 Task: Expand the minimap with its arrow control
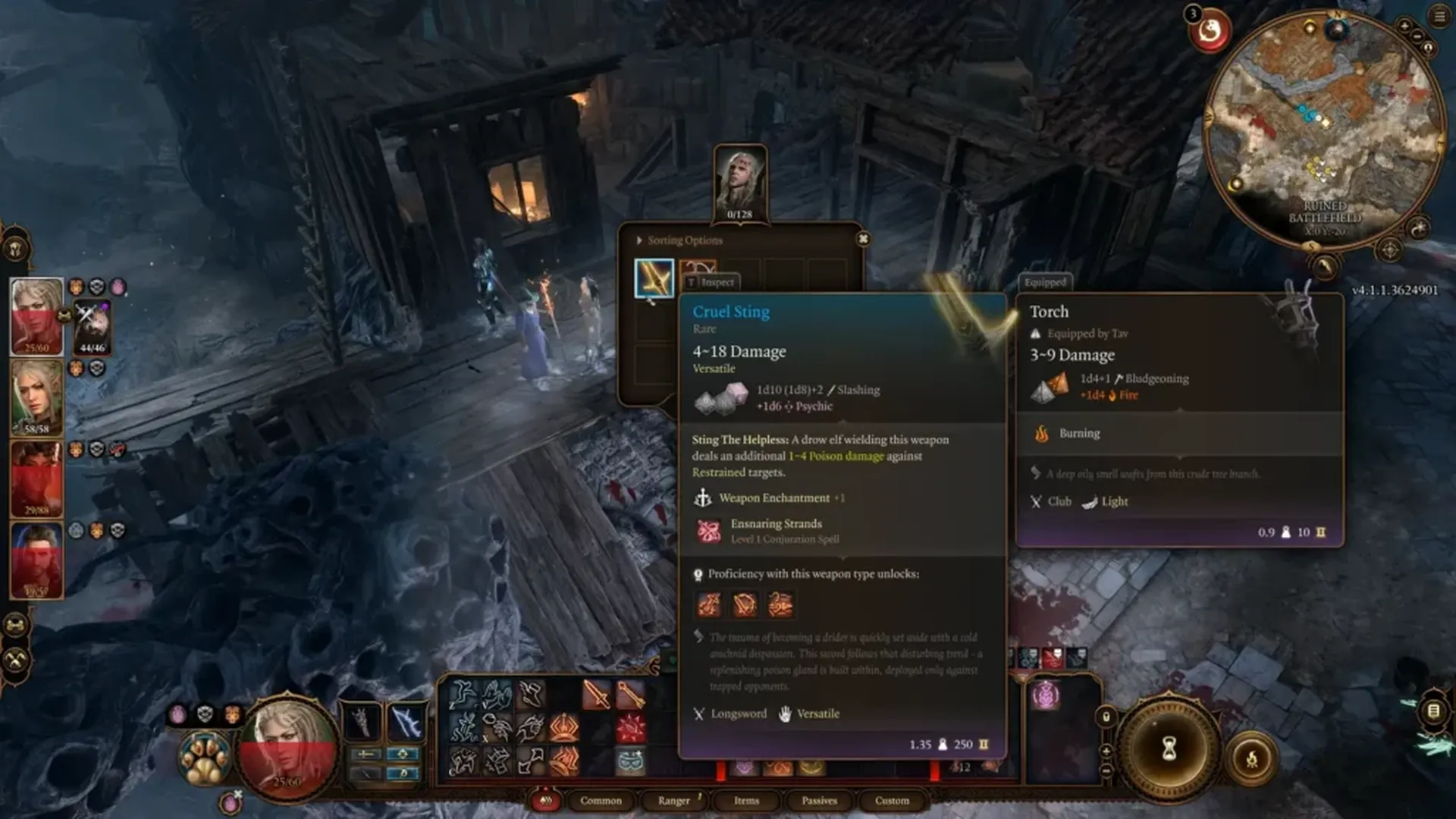click(1326, 268)
